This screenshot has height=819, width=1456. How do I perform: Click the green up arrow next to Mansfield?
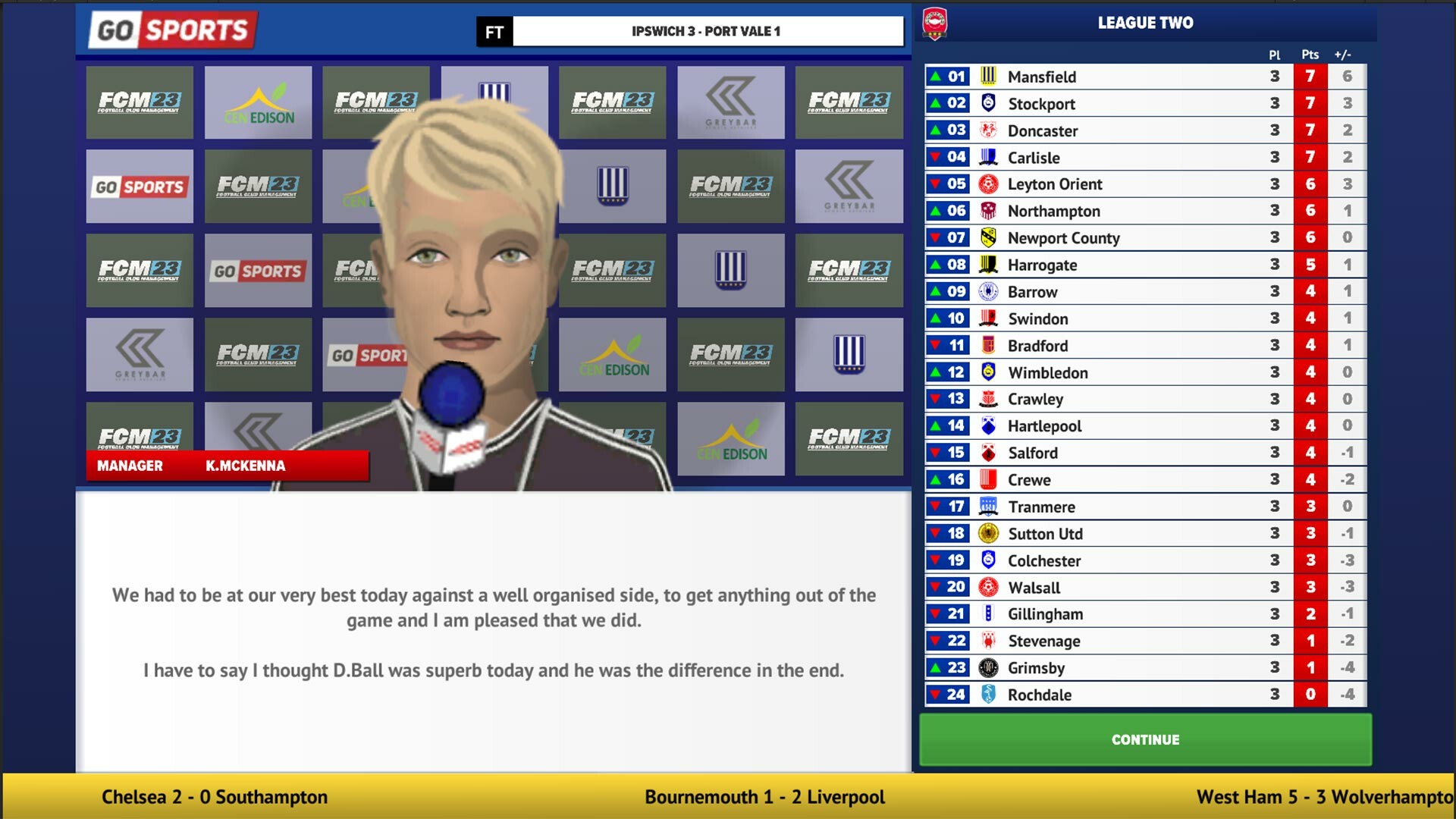pyautogui.click(x=934, y=76)
